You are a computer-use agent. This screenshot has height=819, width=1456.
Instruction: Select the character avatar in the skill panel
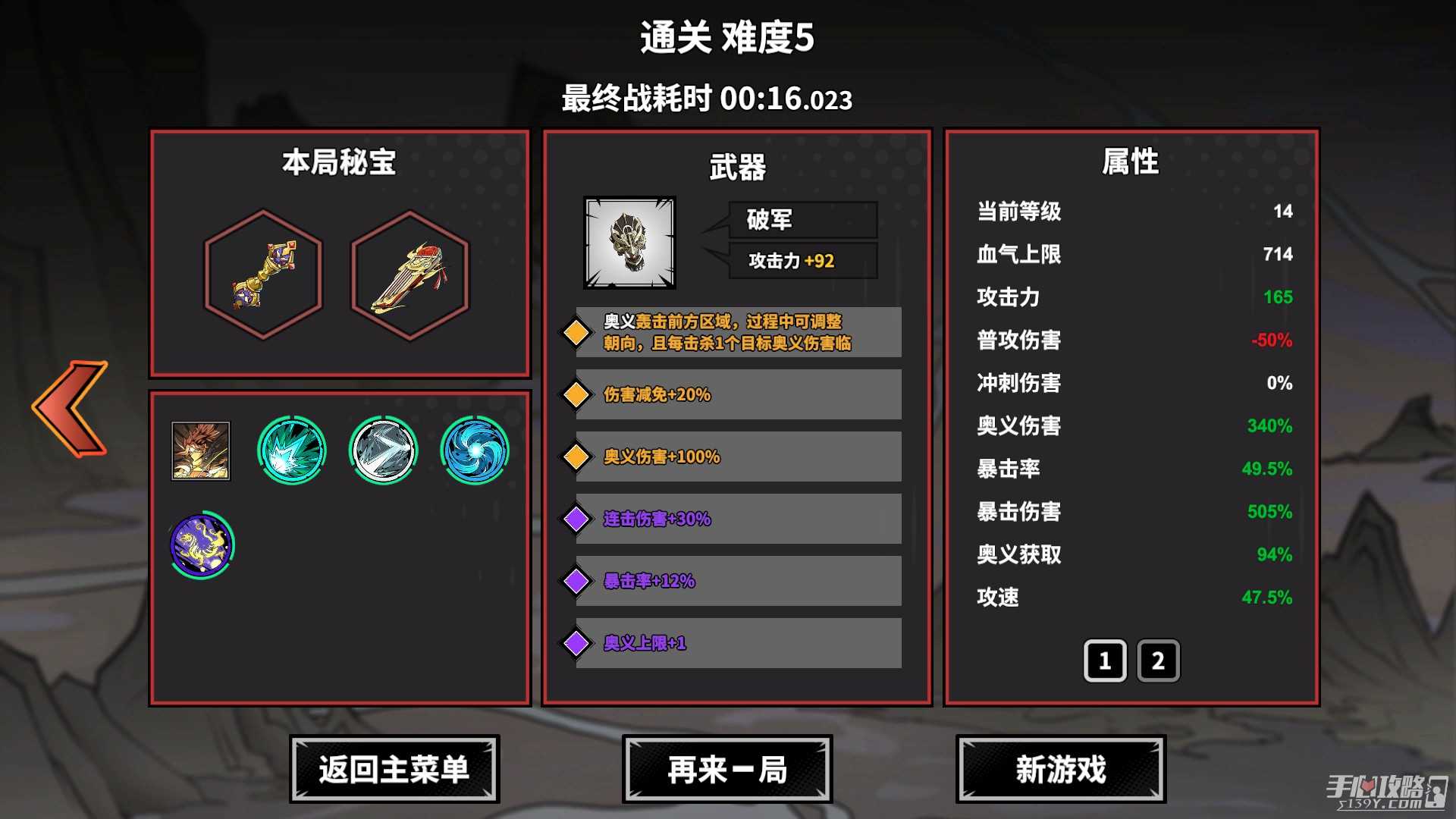pyautogui.click(x=200, y=450)
